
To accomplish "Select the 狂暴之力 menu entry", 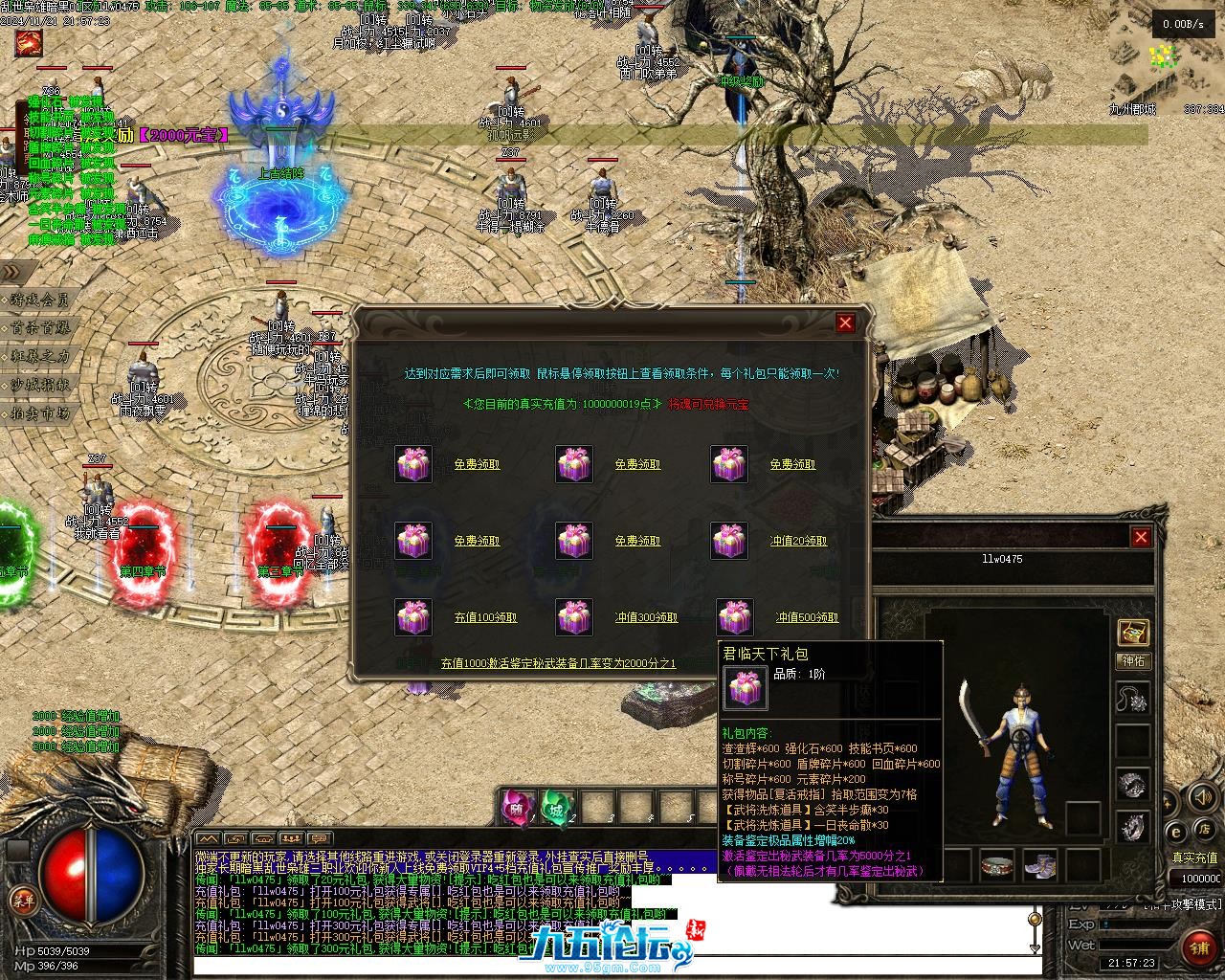I will click(x=40, y=356).
